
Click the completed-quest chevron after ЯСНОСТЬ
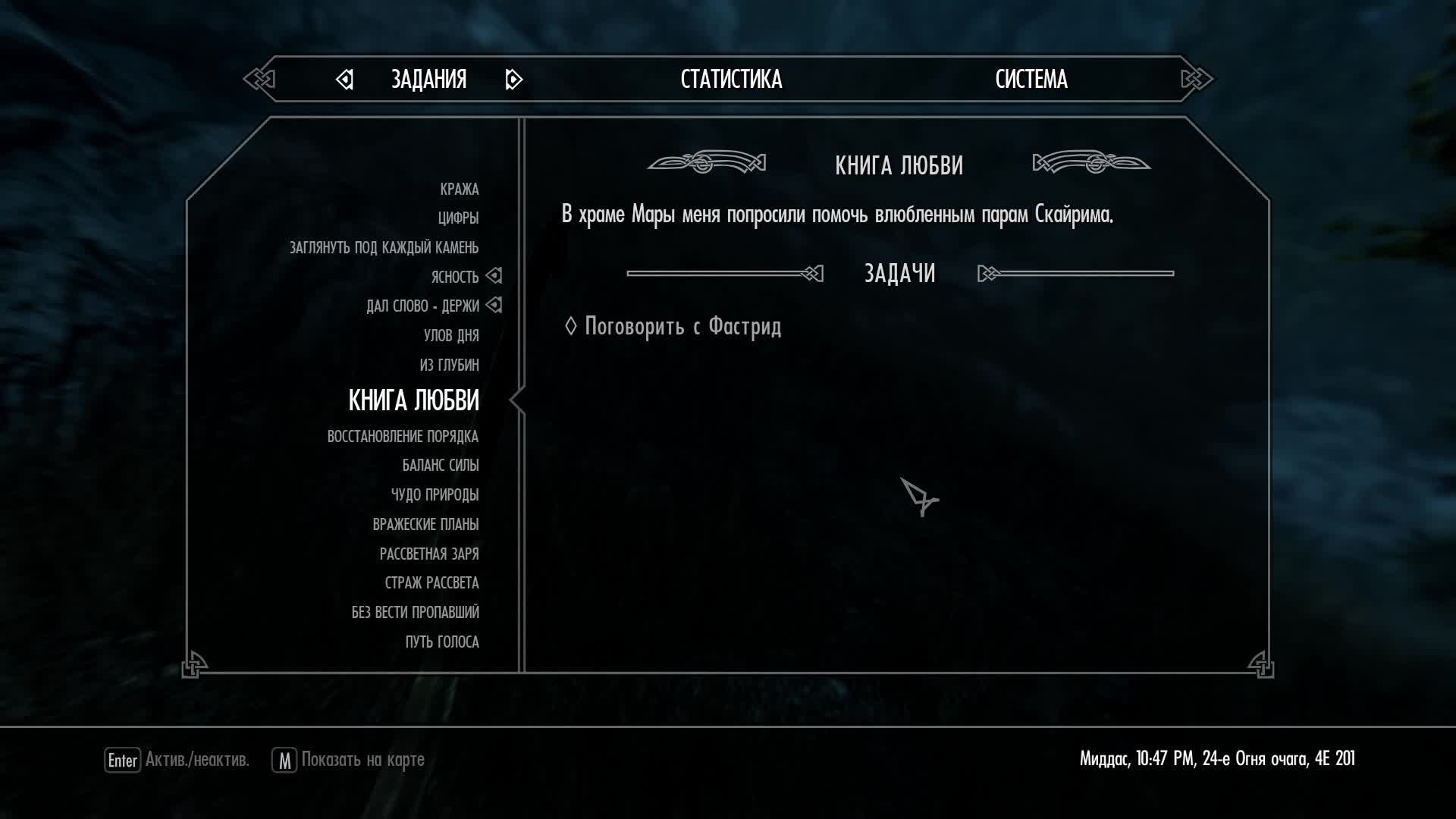coord(494,276)
